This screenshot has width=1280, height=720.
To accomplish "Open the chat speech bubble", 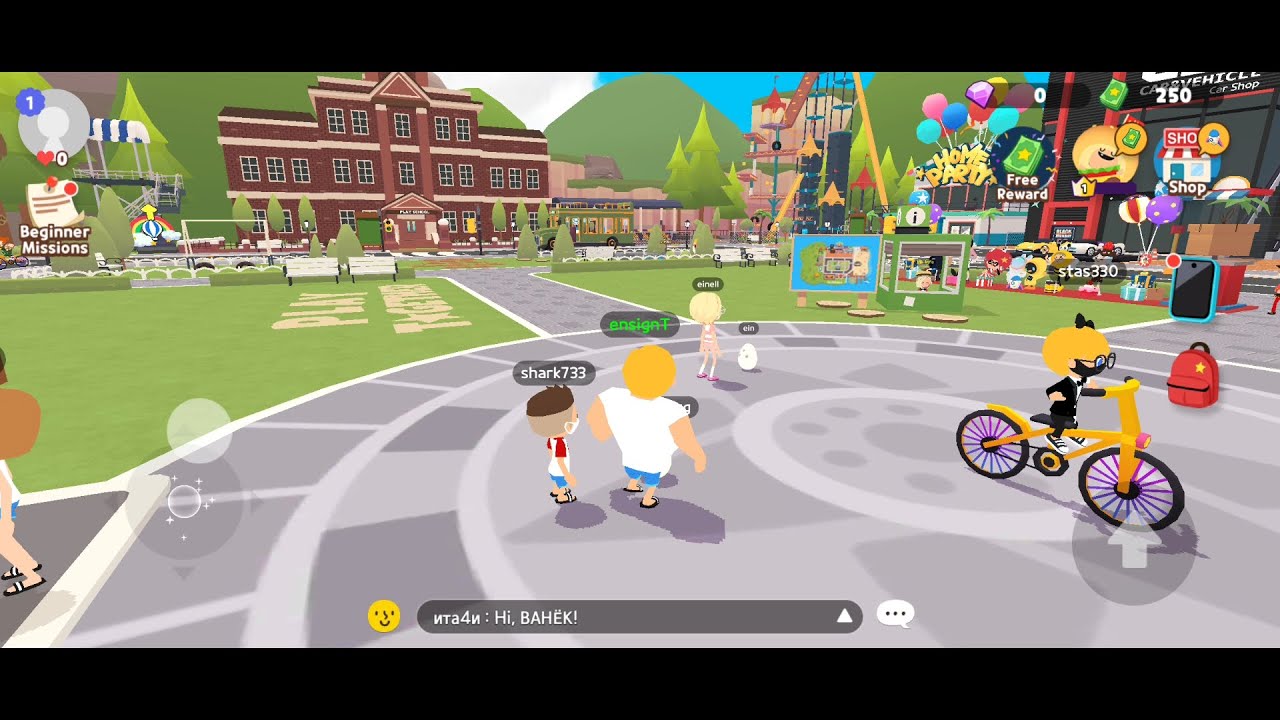I will coord(895,614).
